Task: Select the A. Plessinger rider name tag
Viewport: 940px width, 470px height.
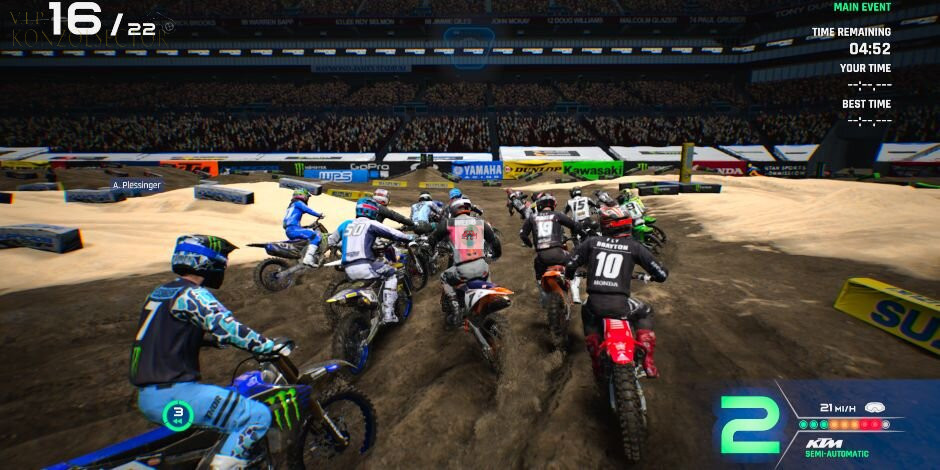Action: tap(137, 185)
